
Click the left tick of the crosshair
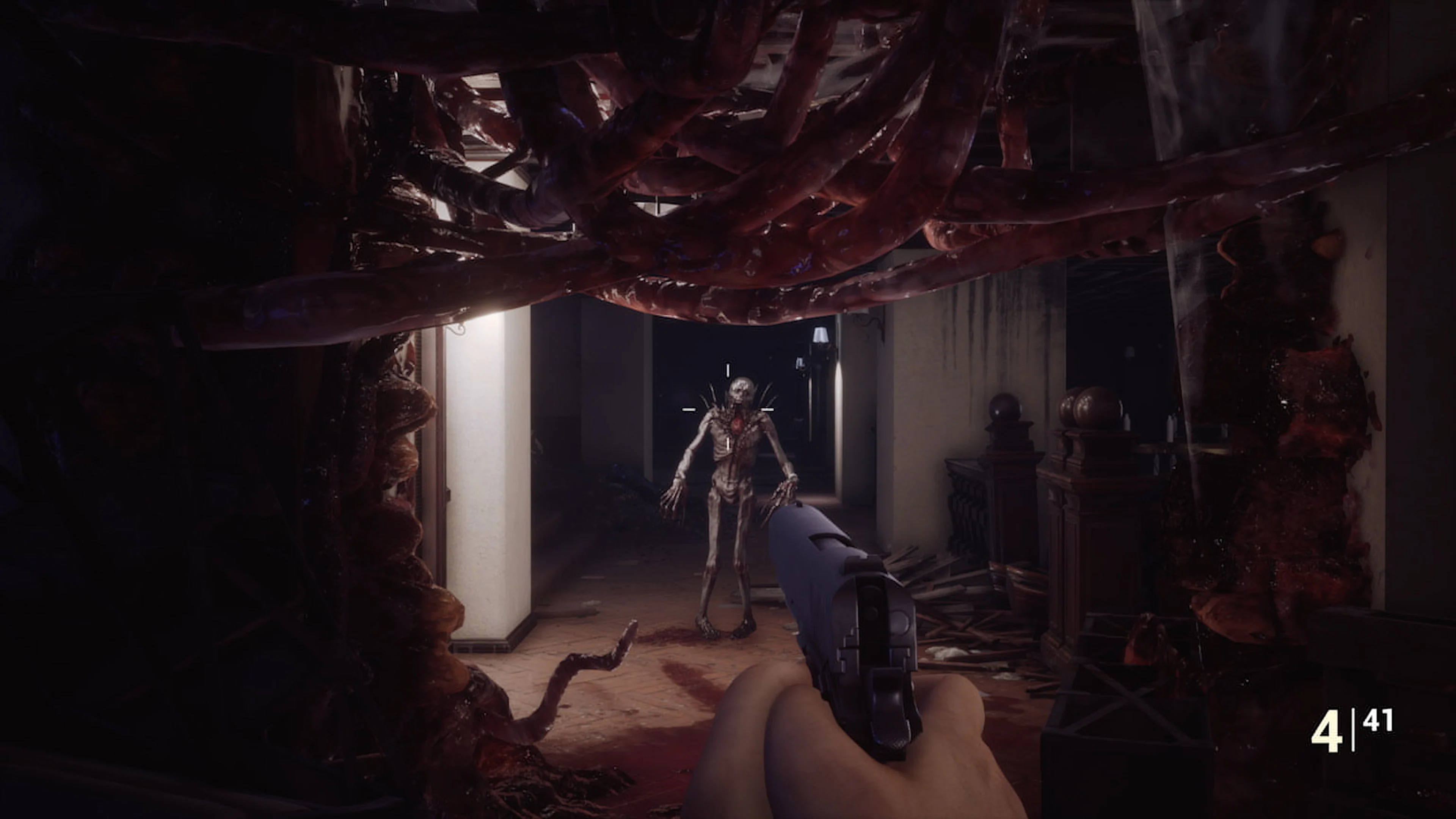[690, 409]
